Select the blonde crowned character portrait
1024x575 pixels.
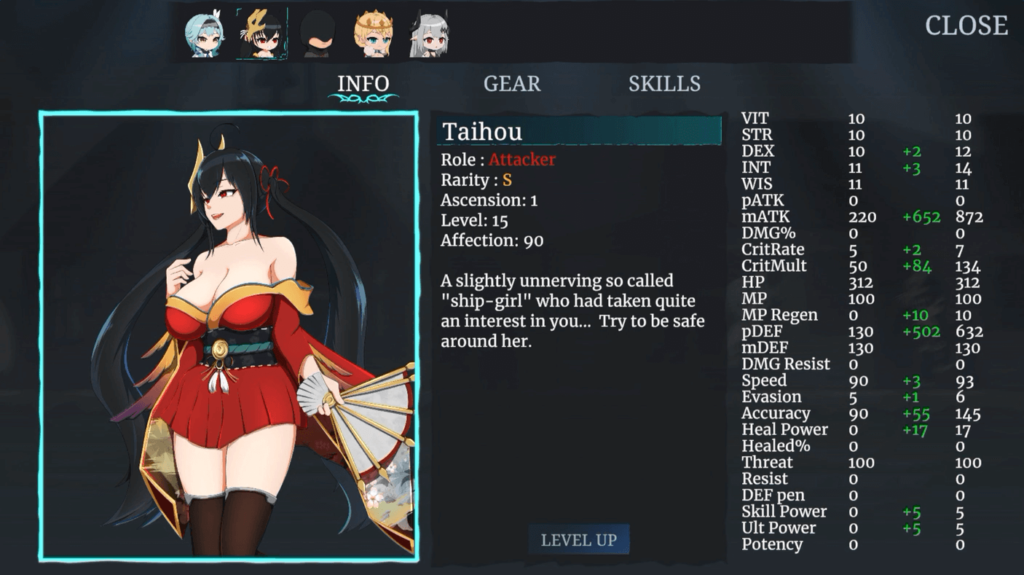pyautogui.click(x=373, y=35)
